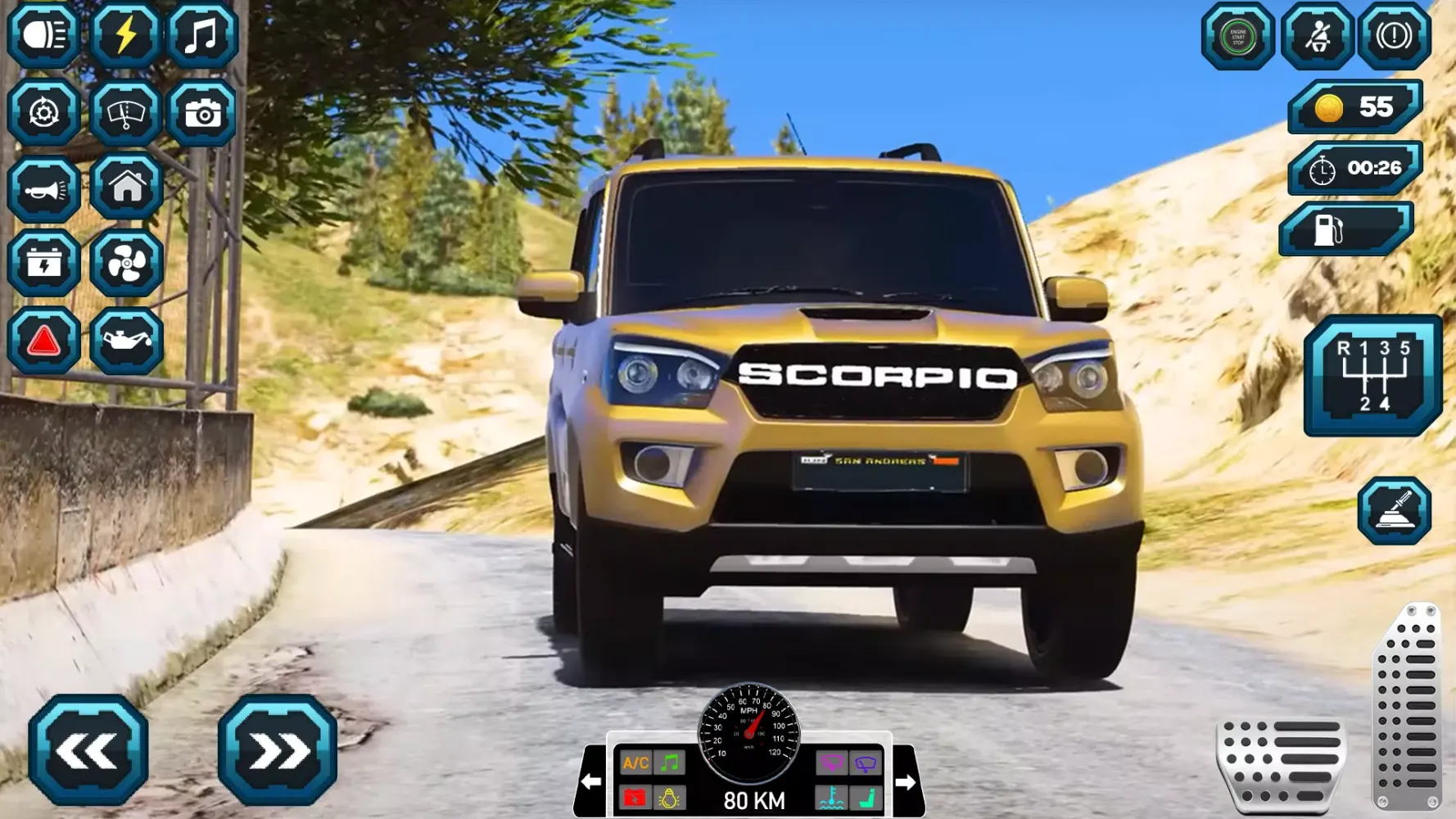
Task: Select the engine oil can icon
Action: [127, 341]
